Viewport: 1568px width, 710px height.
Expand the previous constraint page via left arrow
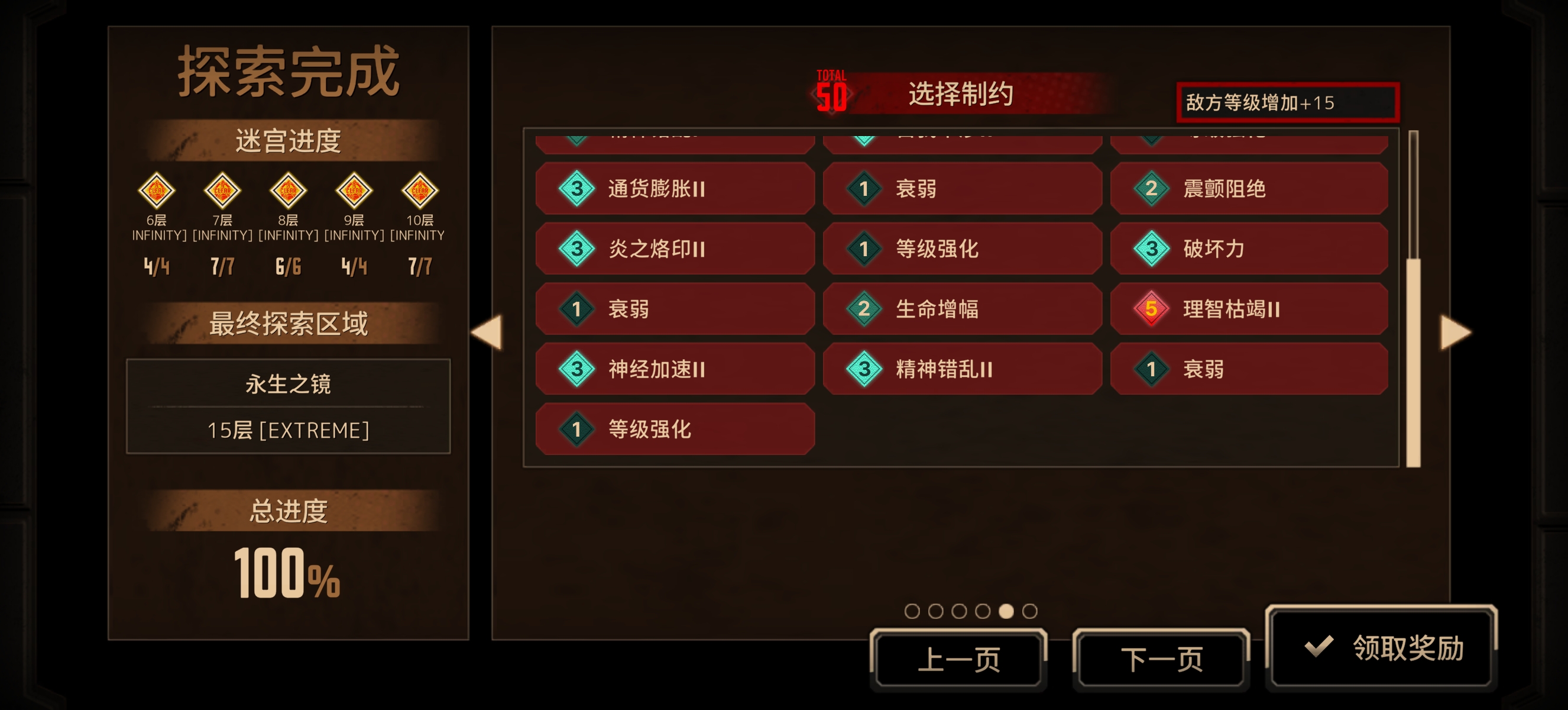pyautogui.click(x=488, y=332)
